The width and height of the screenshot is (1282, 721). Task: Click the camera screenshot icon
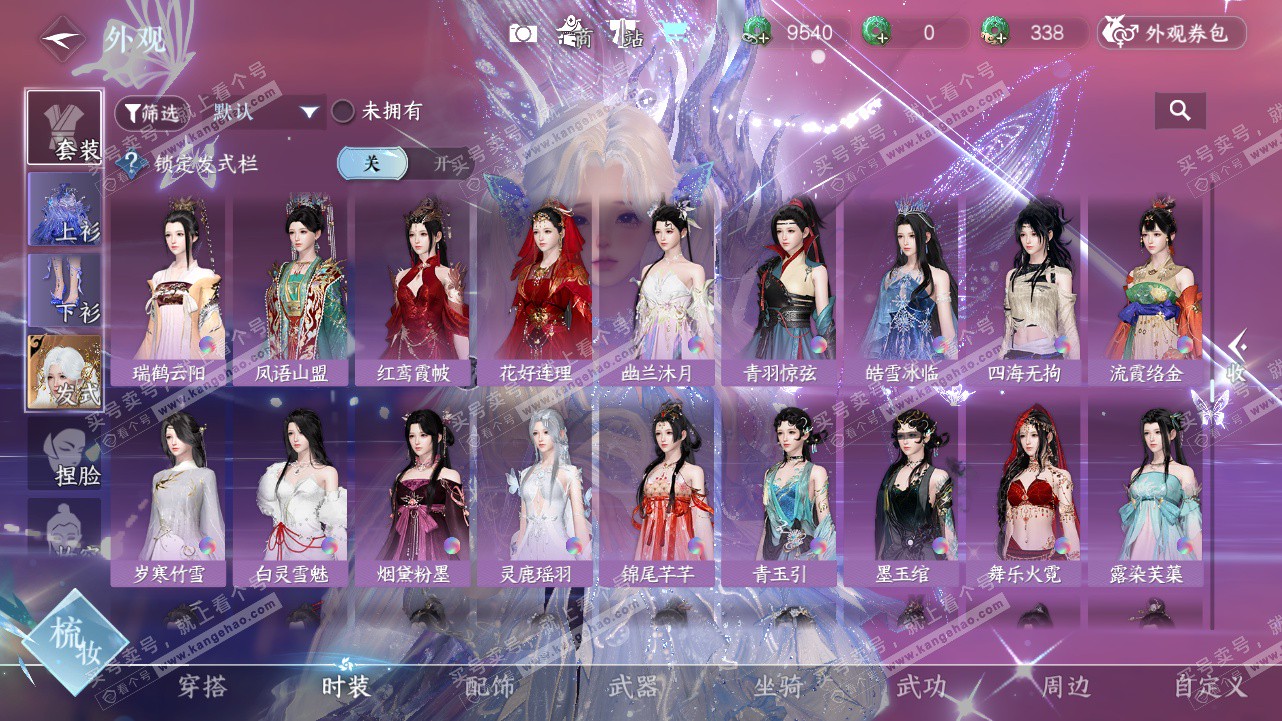[x=523, y=33]
